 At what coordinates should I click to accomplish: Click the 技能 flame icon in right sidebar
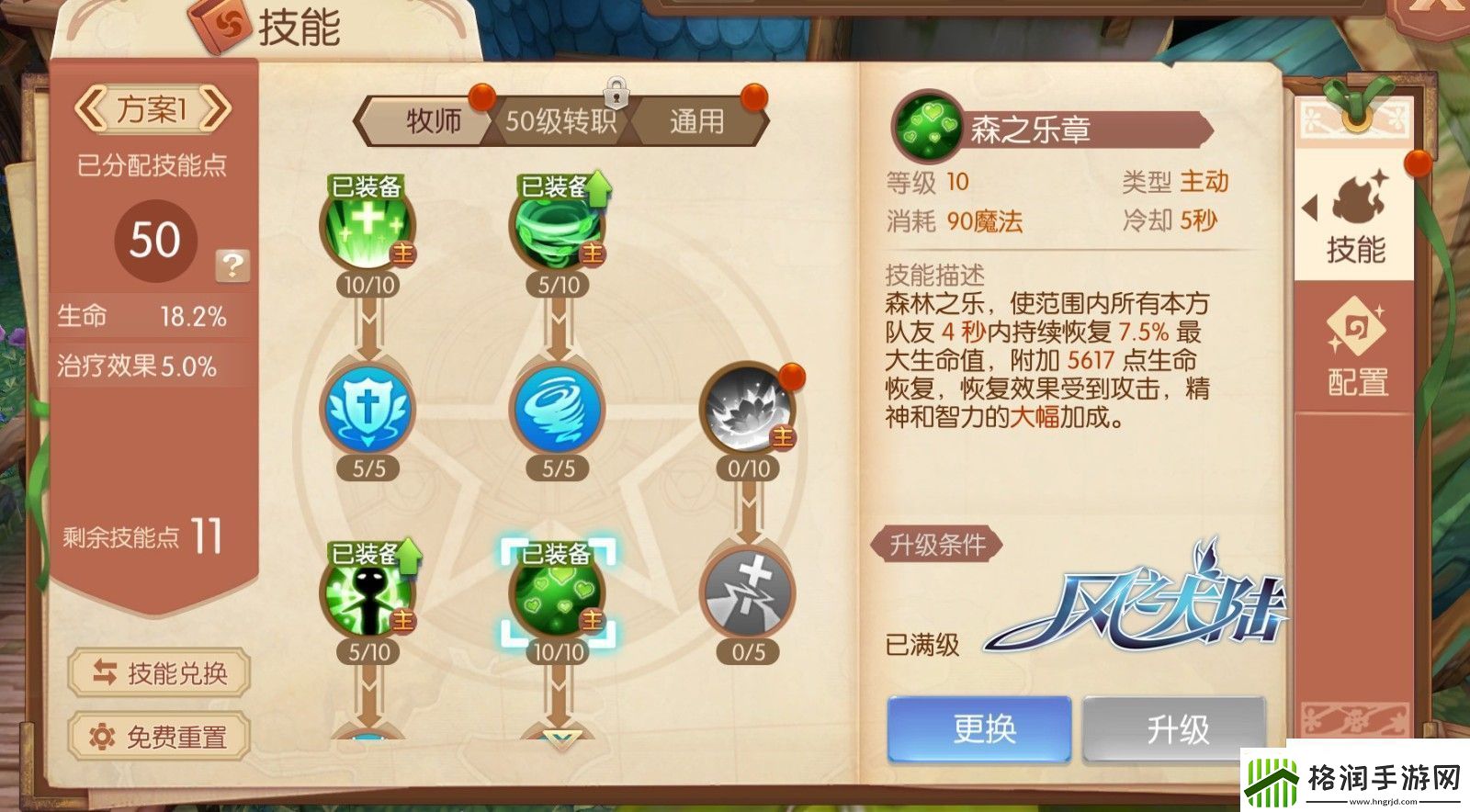pos(1357,199)
